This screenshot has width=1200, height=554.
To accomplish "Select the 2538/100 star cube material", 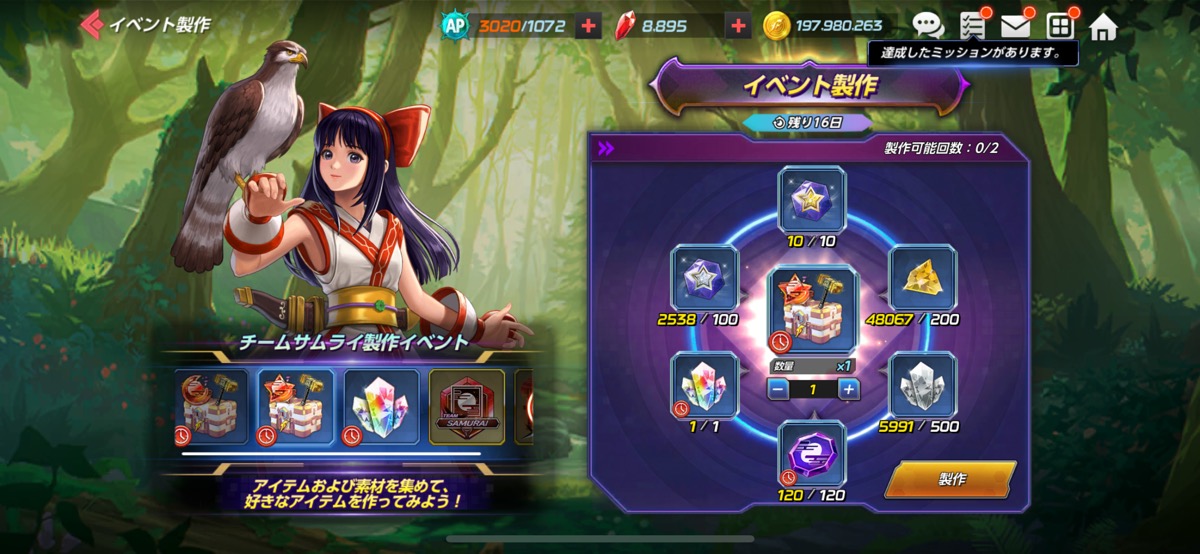I will [x=704, y=279].
